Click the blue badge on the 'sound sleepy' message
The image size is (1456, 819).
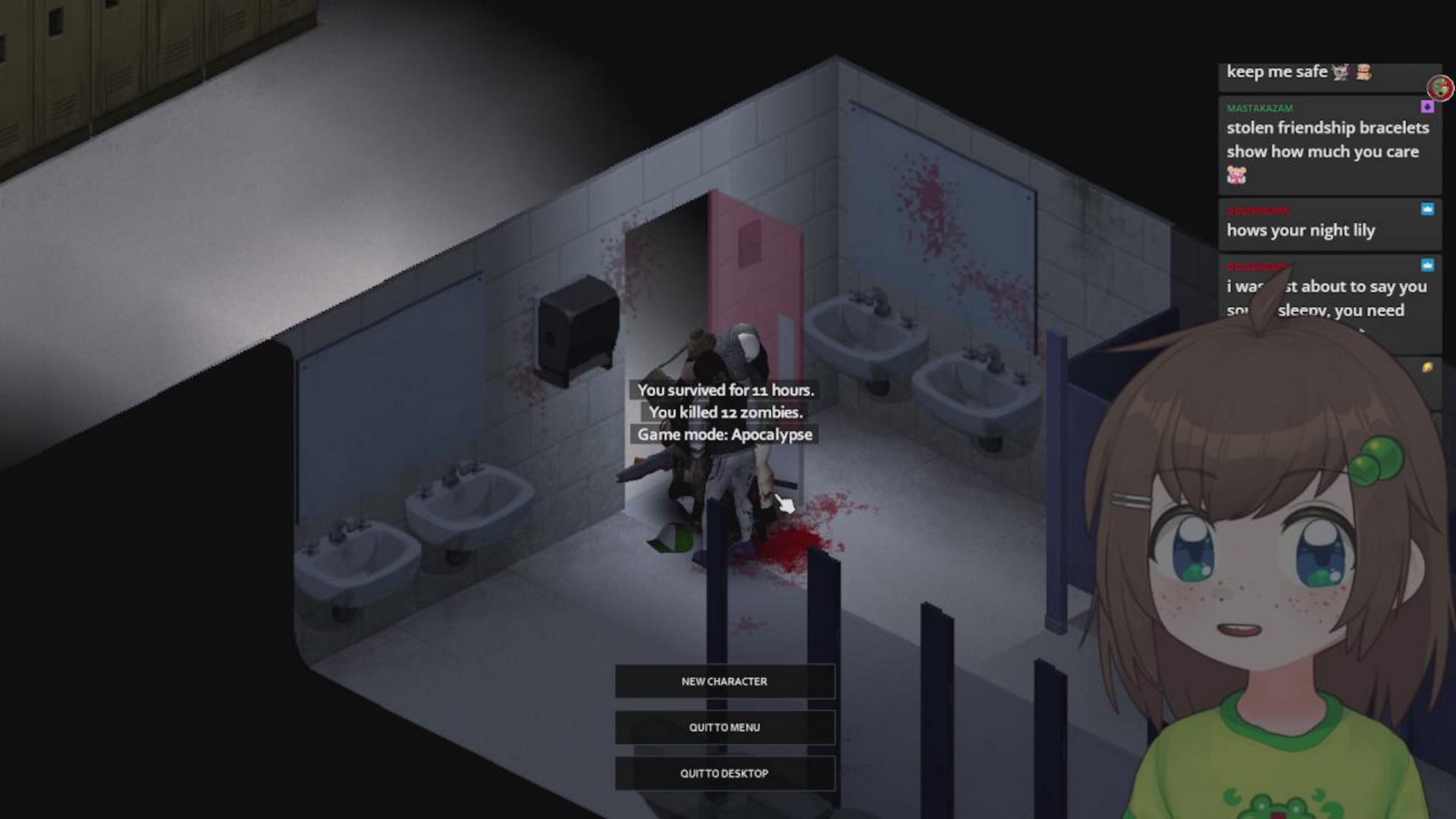tap(1427, 265)
